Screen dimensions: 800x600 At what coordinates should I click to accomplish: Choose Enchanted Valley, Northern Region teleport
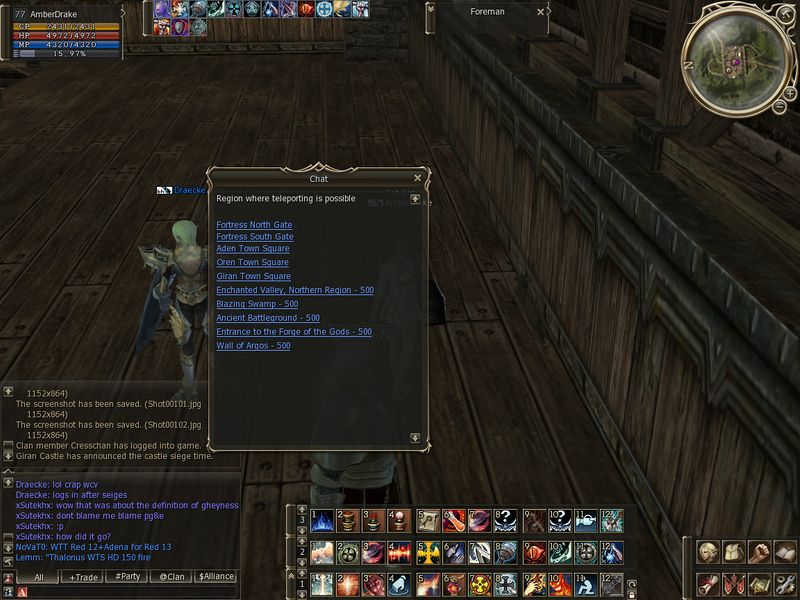[294, 290]
